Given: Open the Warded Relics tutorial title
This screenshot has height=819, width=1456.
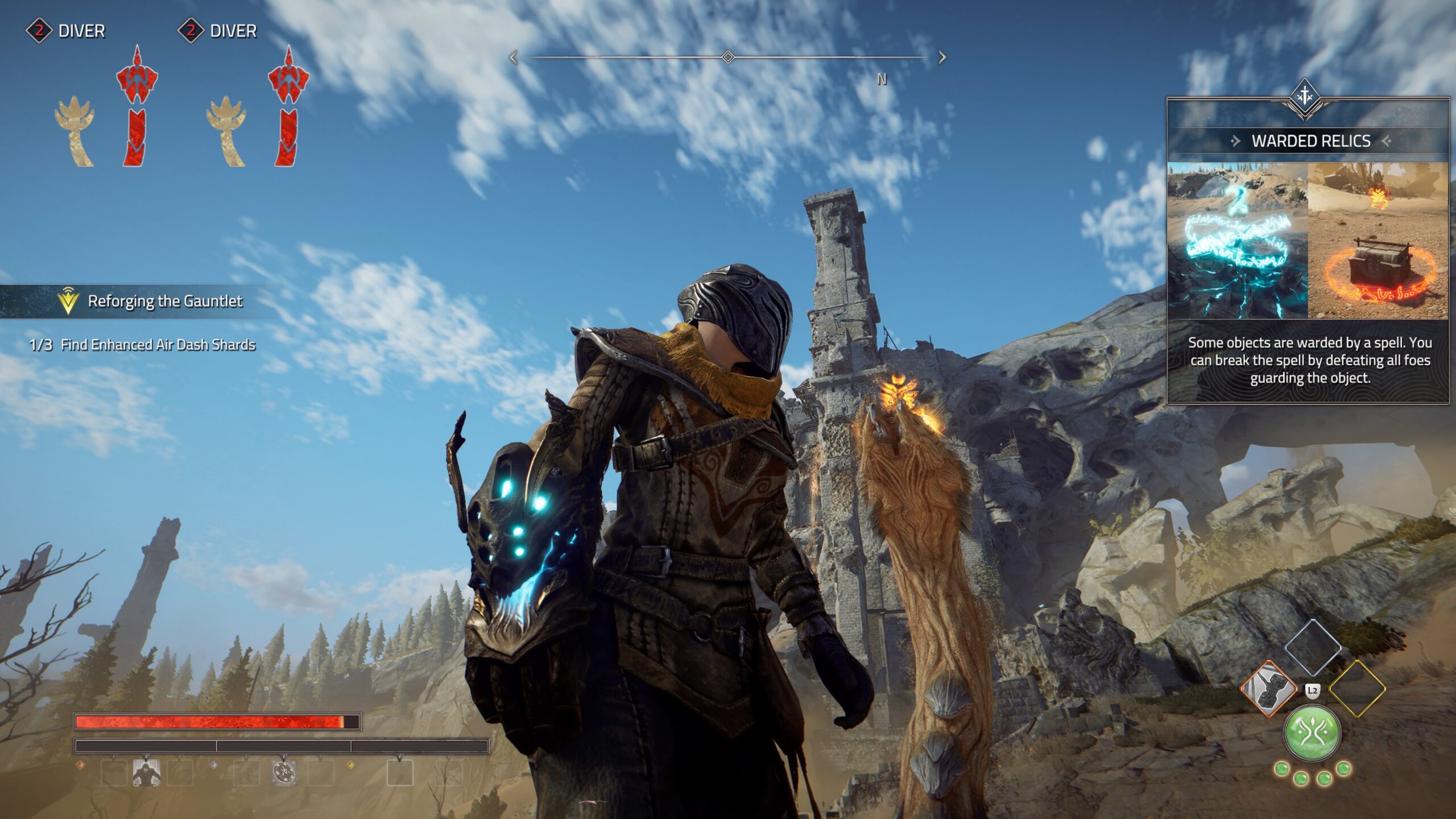Looking at the screenshot, I should point(1310,141).
